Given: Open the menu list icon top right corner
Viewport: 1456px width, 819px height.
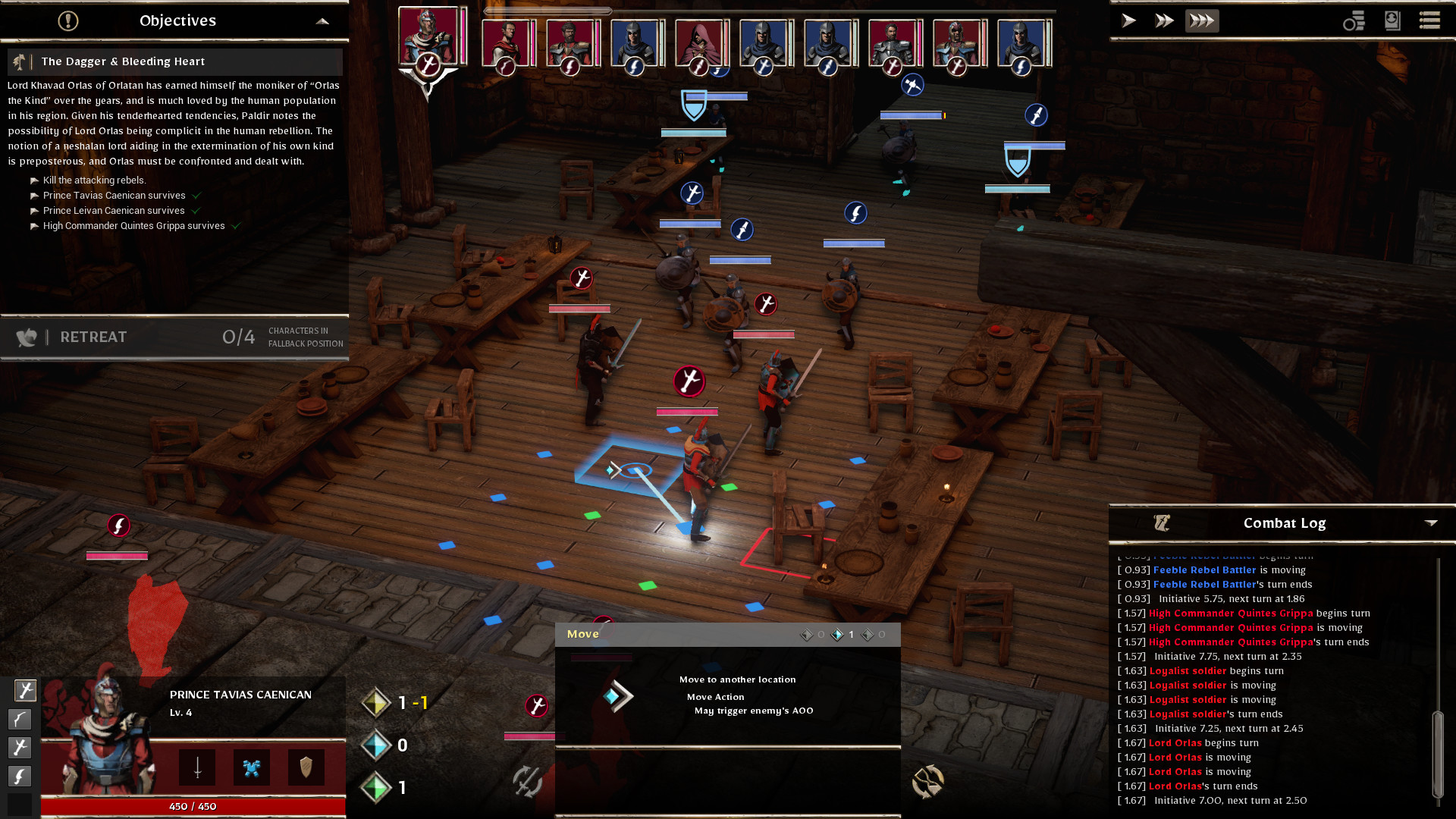Looking at the screenshot, I should coord(1429,20).
